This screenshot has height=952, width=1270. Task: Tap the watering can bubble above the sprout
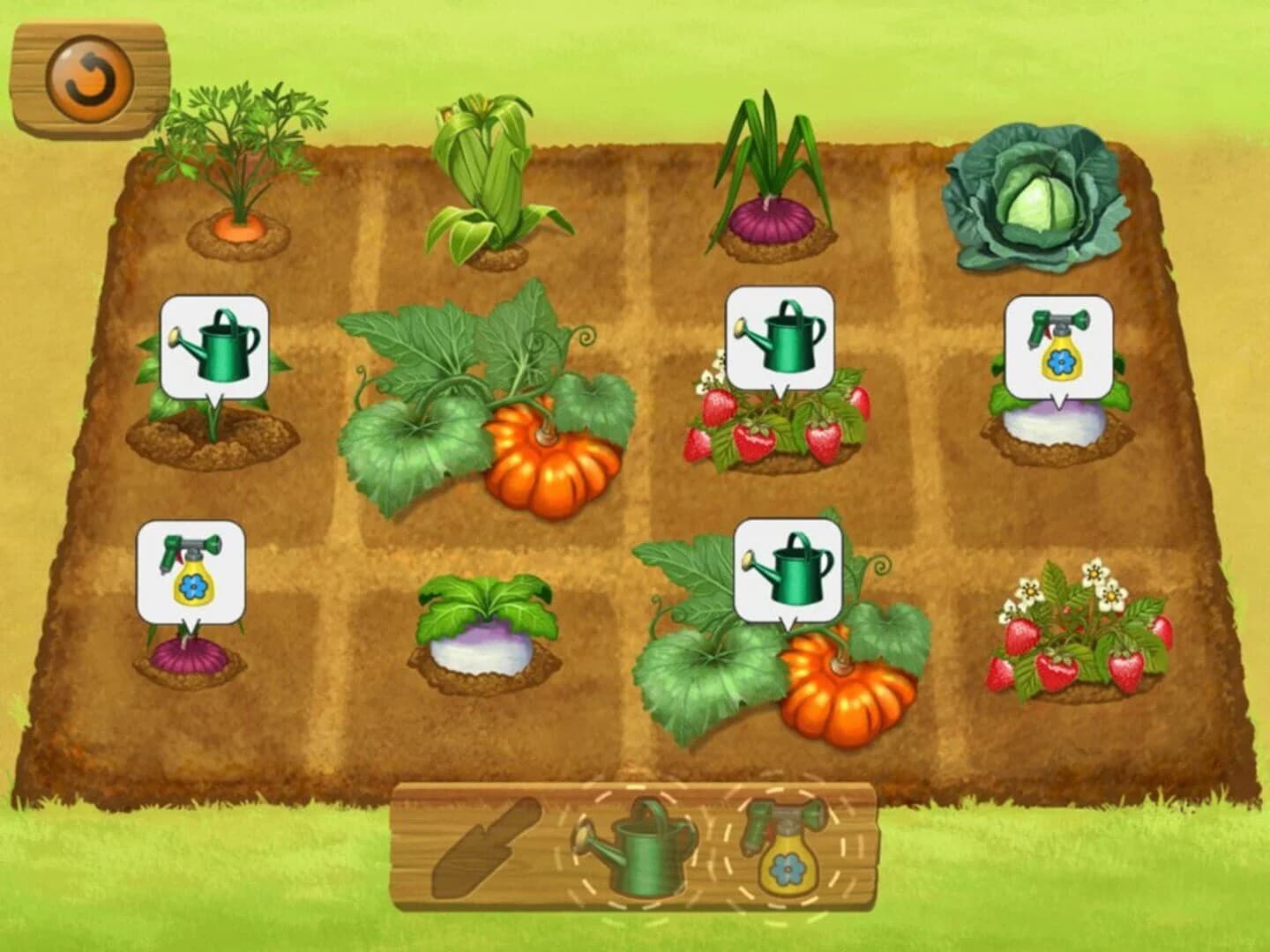point(214,344)
